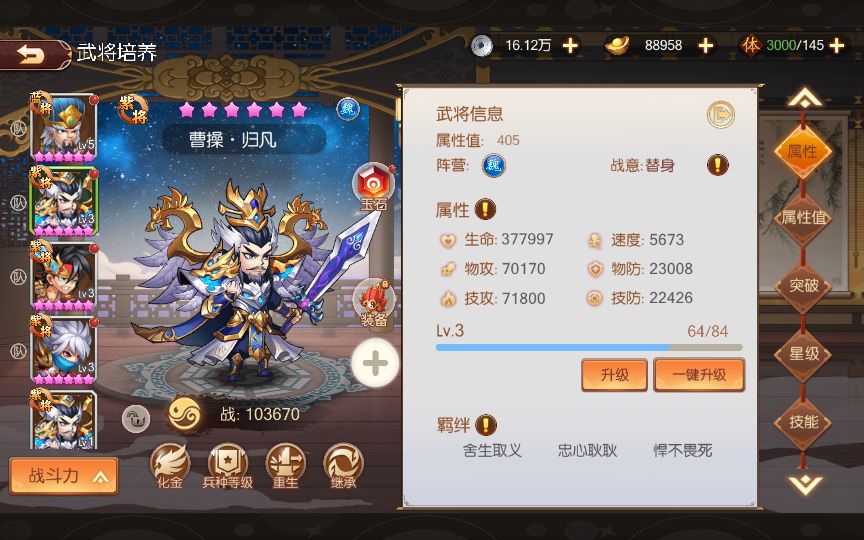Use the 一键升级 one-click upgrade button
This screenshot has width=864, height=540.
[699, 375]
